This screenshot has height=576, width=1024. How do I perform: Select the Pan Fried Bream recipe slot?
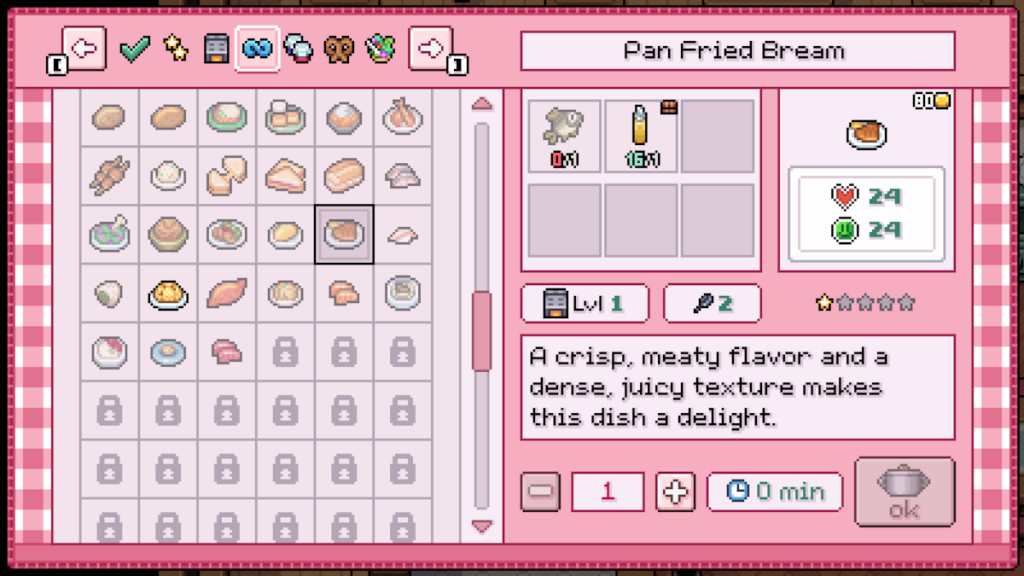(344, 235)
